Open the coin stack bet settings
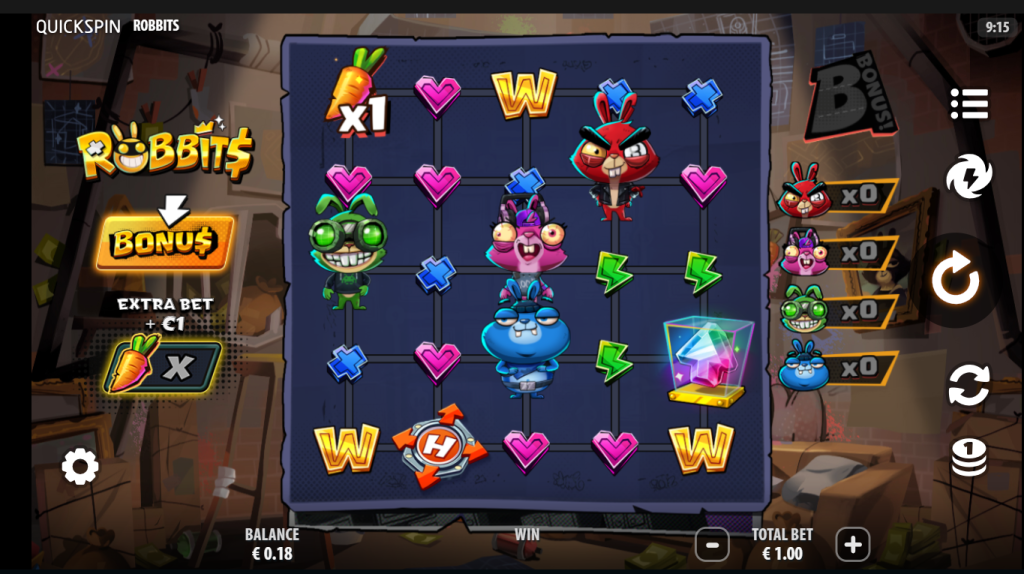Viewport: 1024px width, 574px height. pos(968,457)
